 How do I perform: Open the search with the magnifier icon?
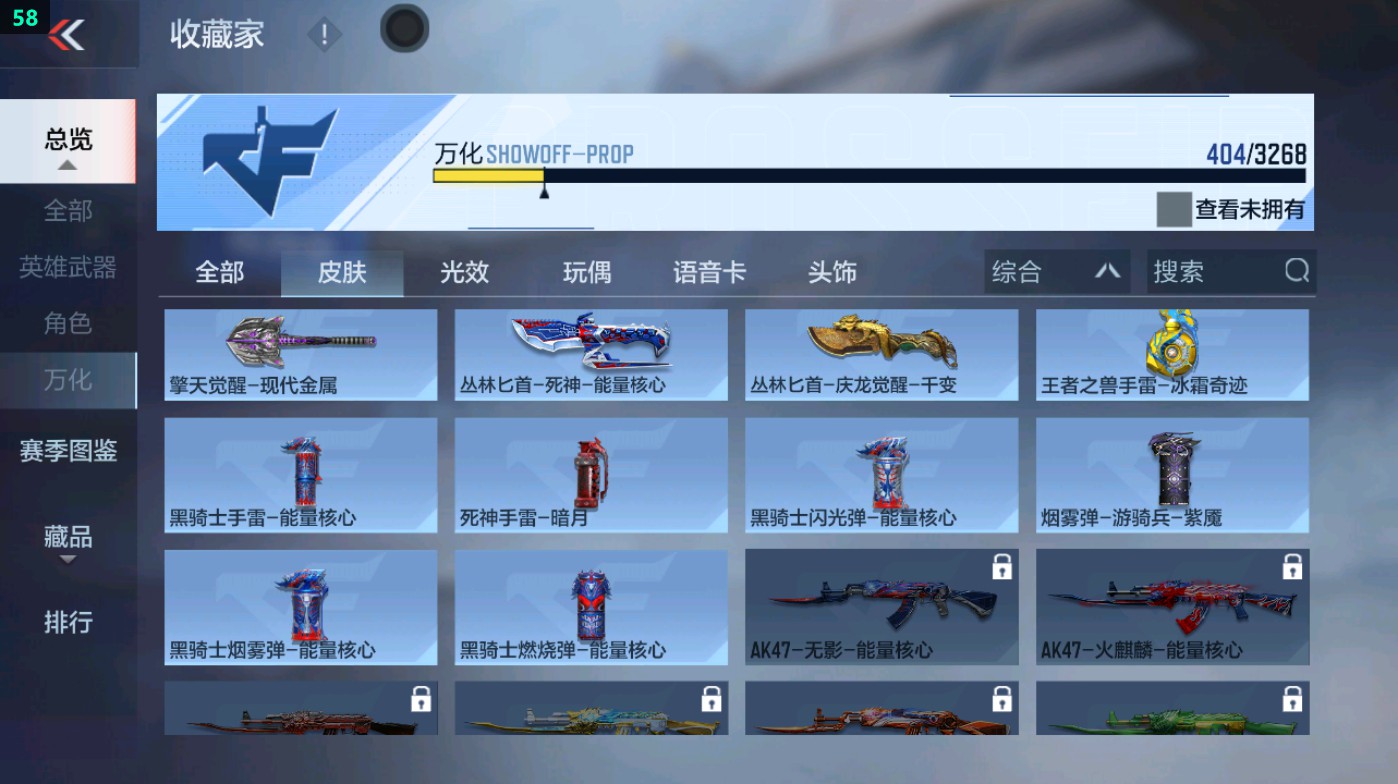point(1297,271)
